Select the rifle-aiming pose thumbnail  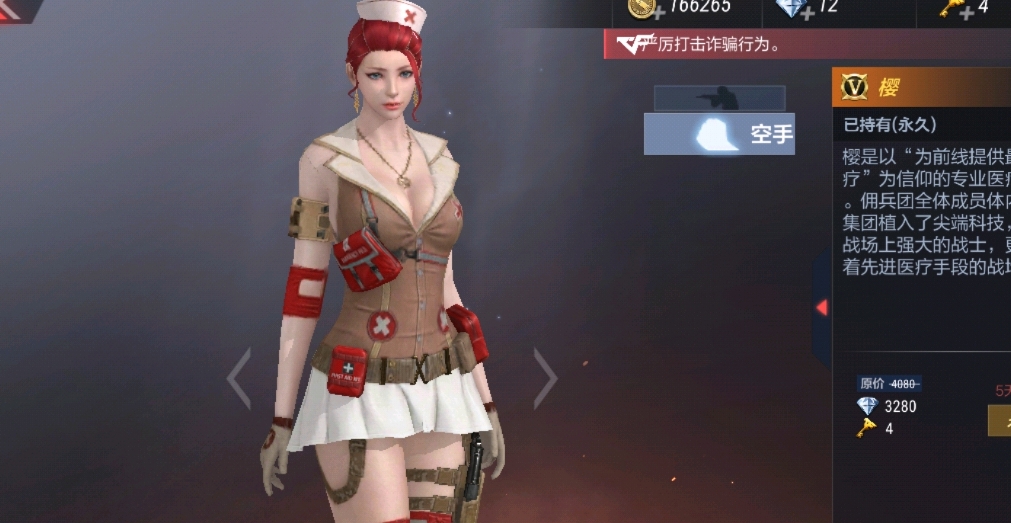(x=719, y=98)
